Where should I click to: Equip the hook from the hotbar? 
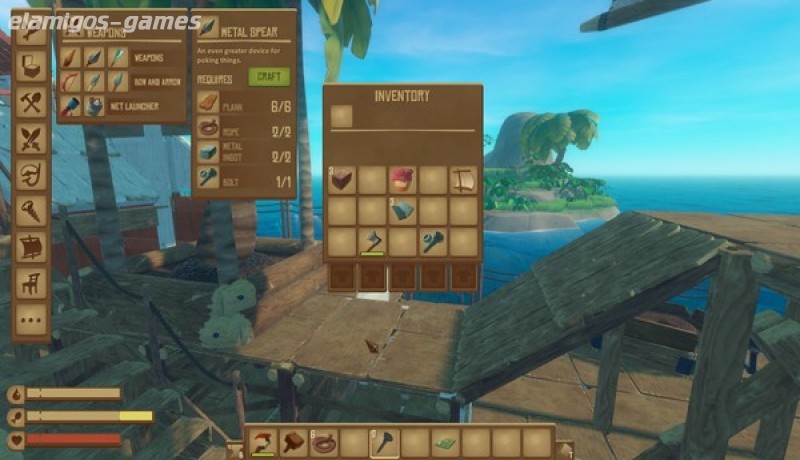264,442
